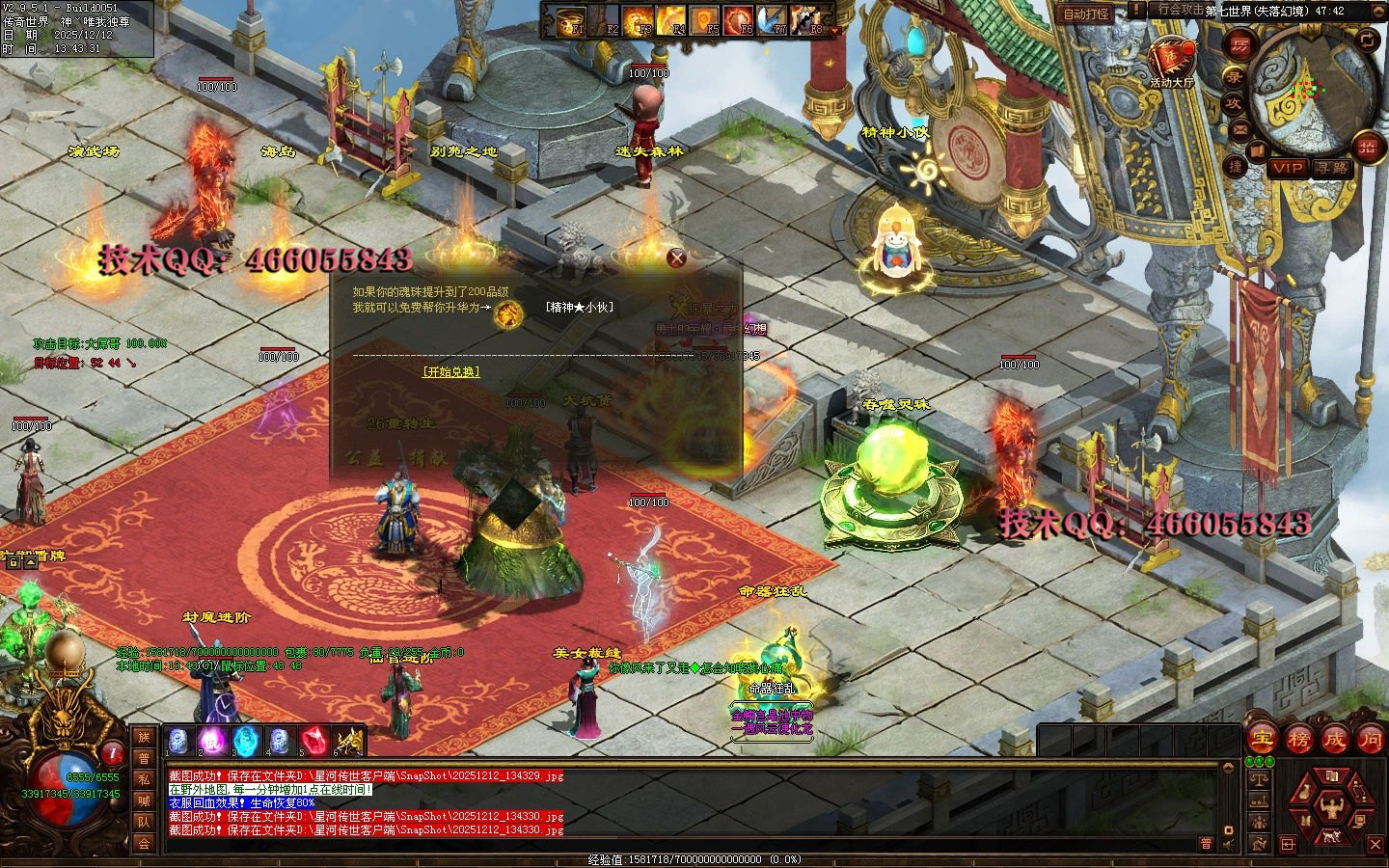Screen dimensions: 1389x868
Task: Open the 榜 rankings button
Action: [1298, 740]
